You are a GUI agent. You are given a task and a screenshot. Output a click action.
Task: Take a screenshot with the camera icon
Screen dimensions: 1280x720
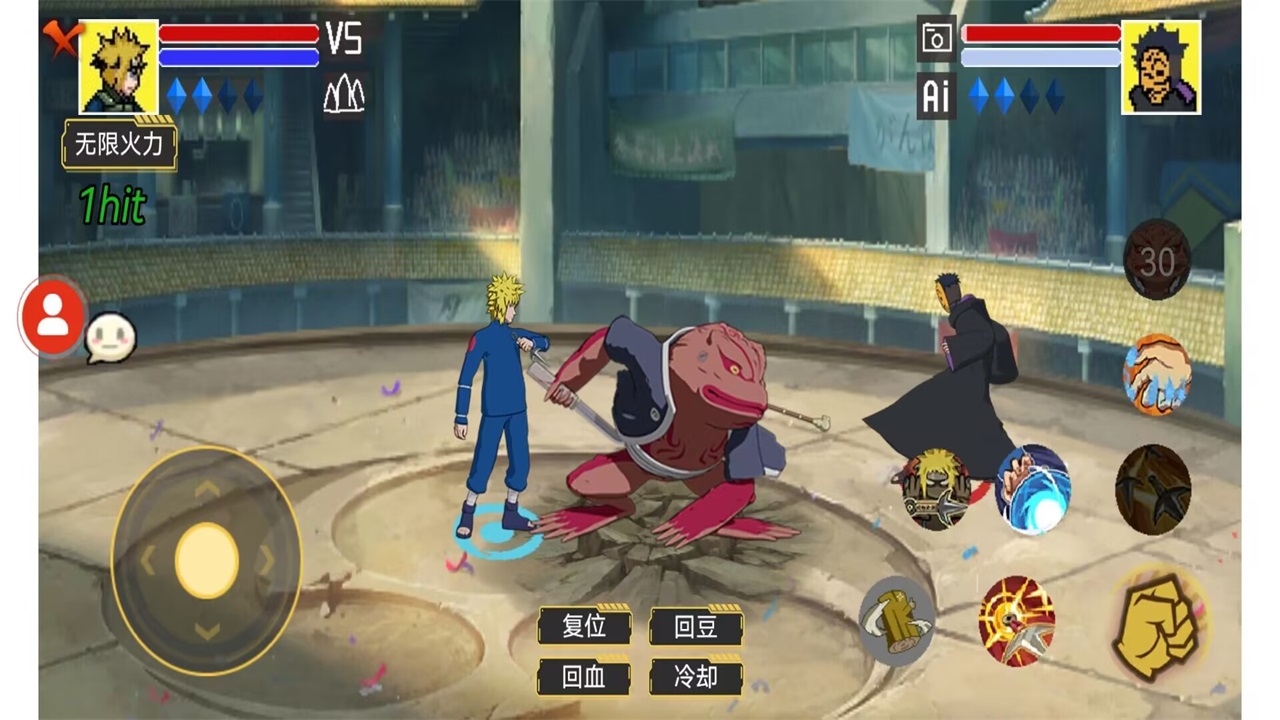pos(936,39)
